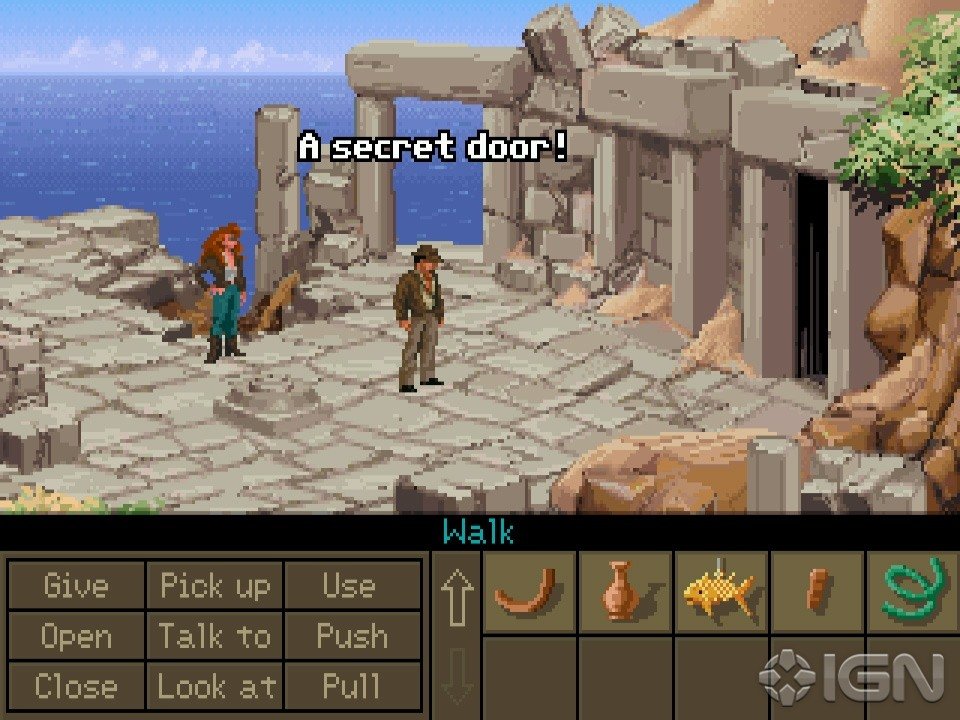The width and height of the screenshot is (960, 720).
Task: Click the inventory scroll down arrow
Action: (x=456, y=676)
